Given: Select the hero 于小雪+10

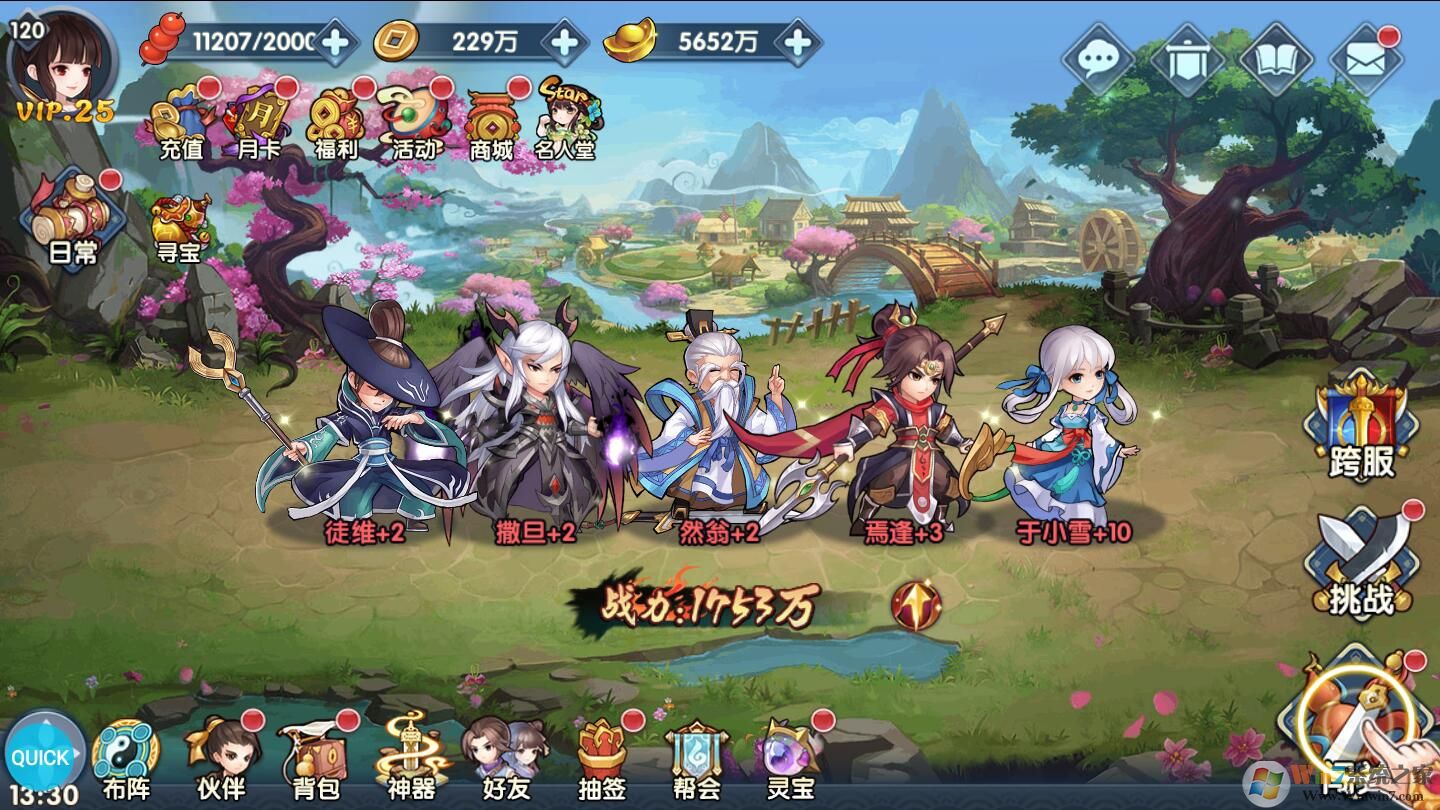Looking at the screenshot, I should 1075,440.
